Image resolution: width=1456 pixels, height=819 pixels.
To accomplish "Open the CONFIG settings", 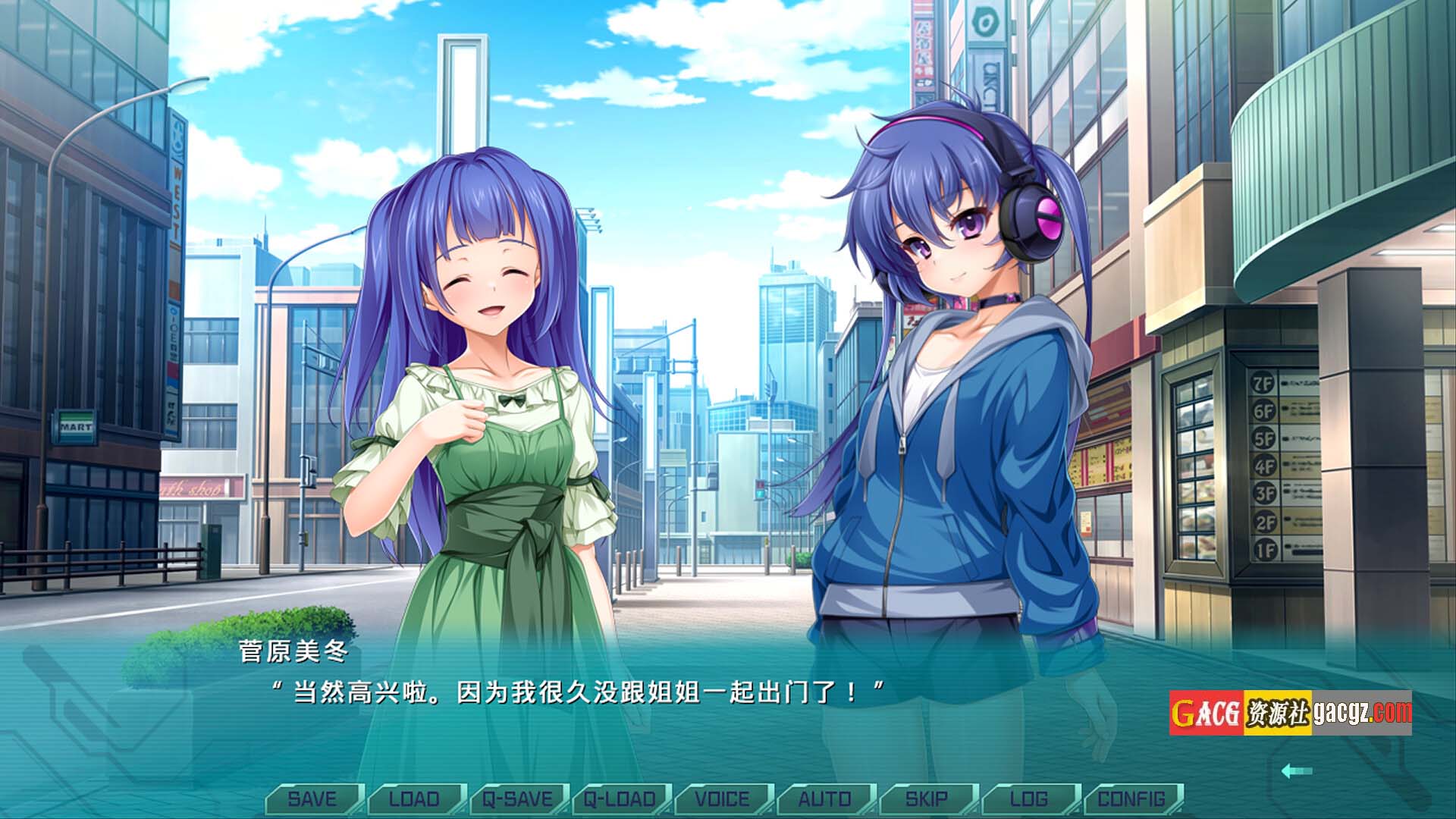I will coord(1131,799).
